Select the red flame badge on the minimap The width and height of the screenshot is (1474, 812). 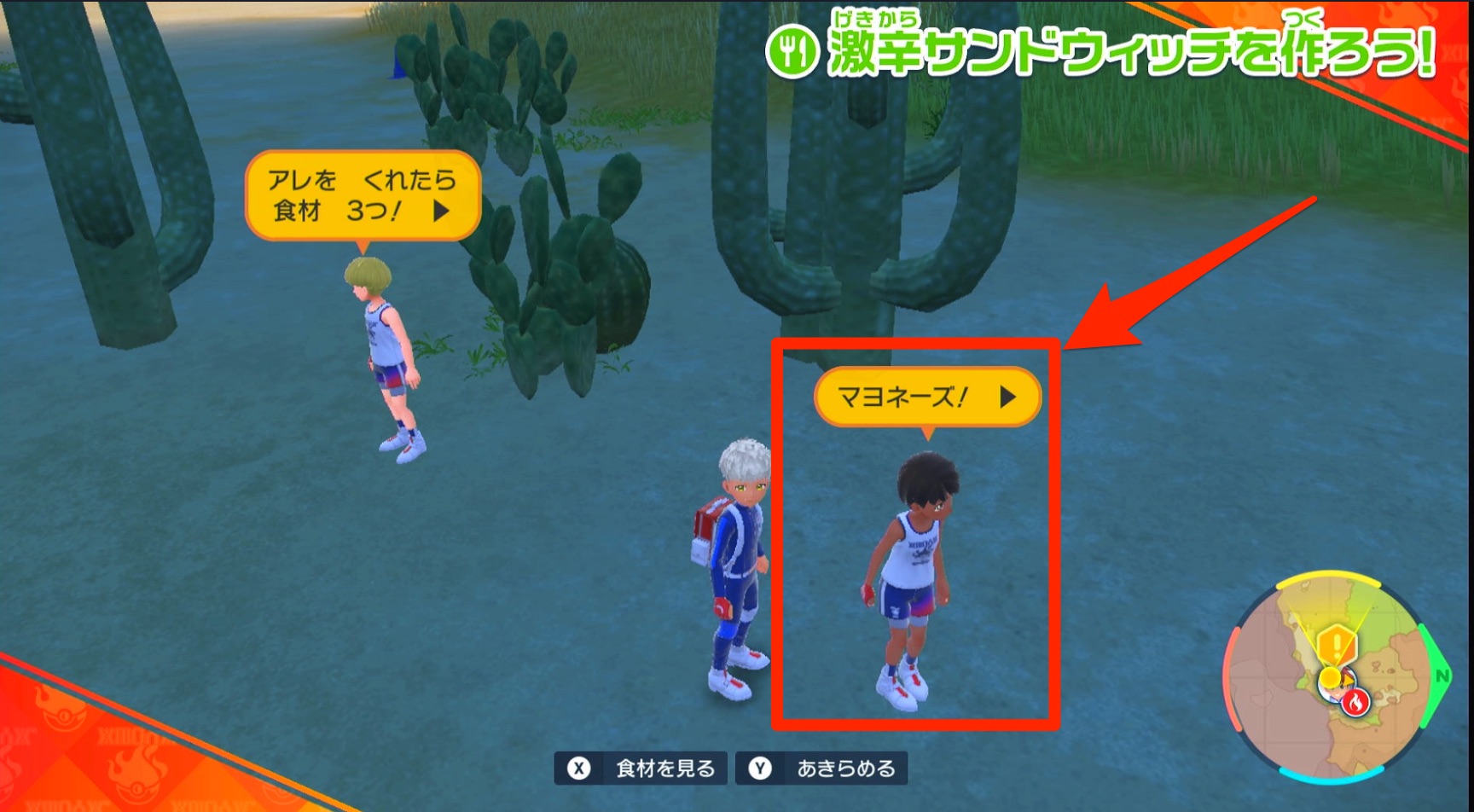click(x=1356, y=703)
